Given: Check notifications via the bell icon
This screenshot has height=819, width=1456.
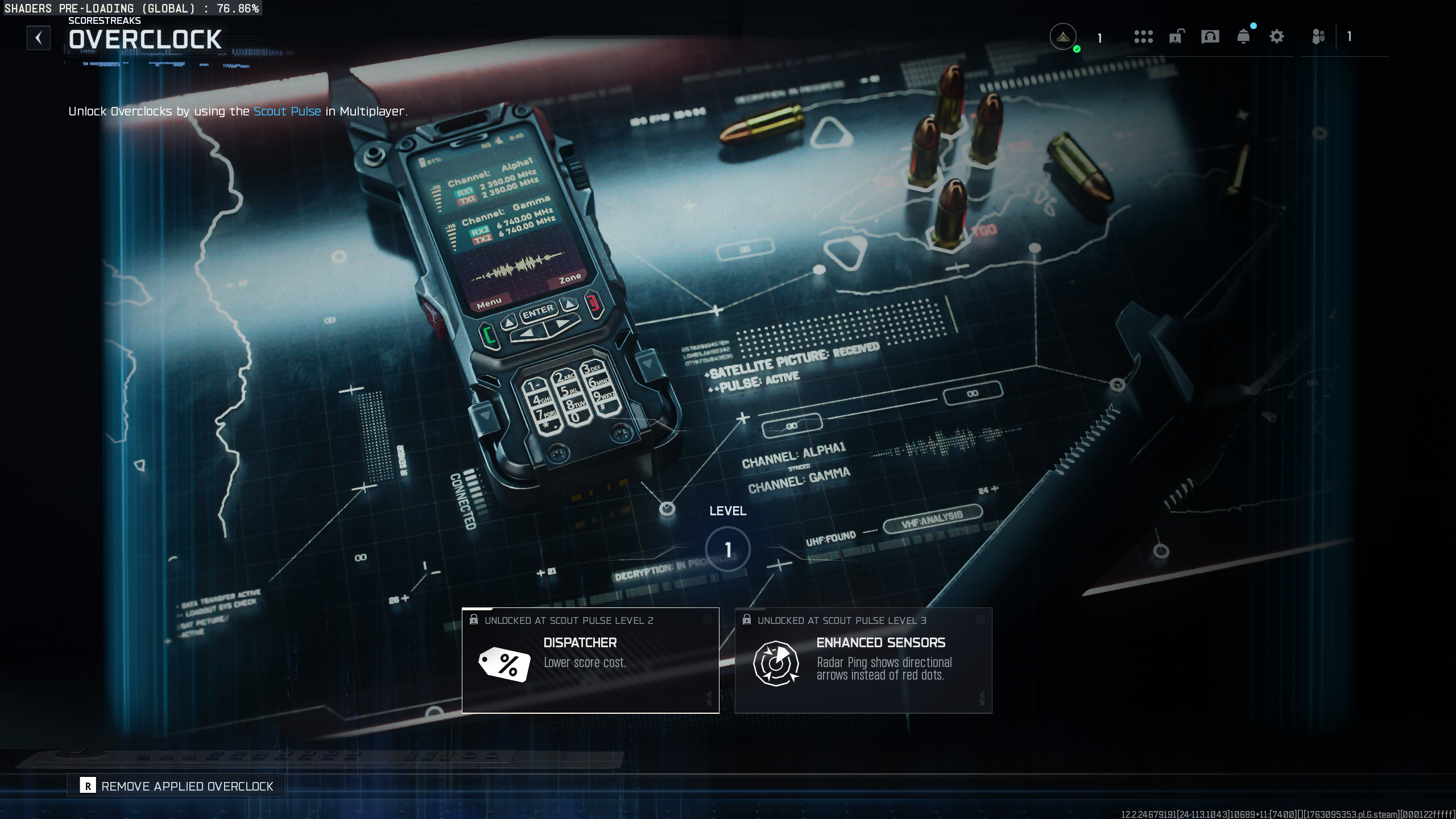Looking at the screenshot, I should pyautogui.click(x=1244, y=36).
